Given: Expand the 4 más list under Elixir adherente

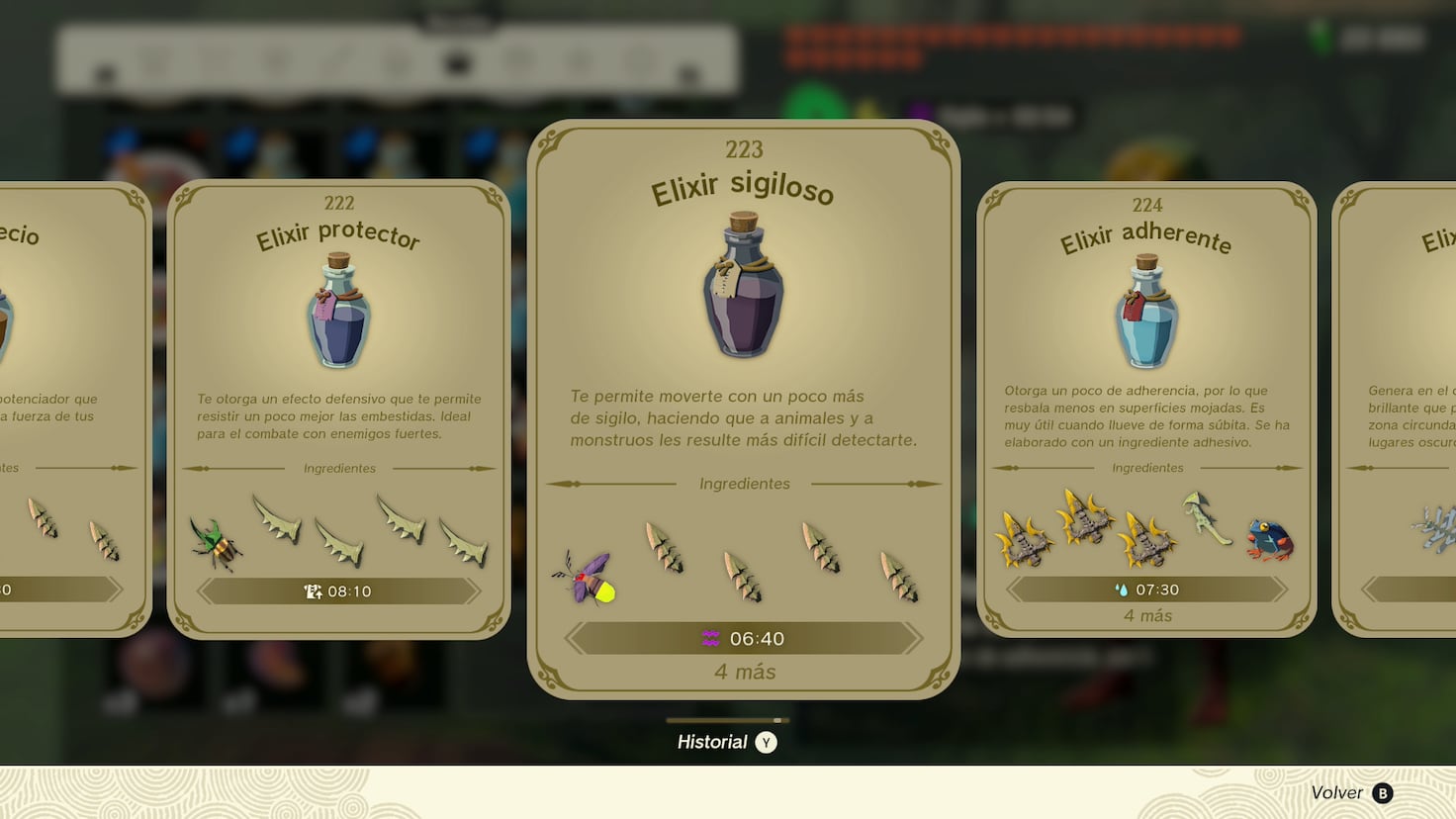Looking at the screenshot, I should coord(1147,615).
